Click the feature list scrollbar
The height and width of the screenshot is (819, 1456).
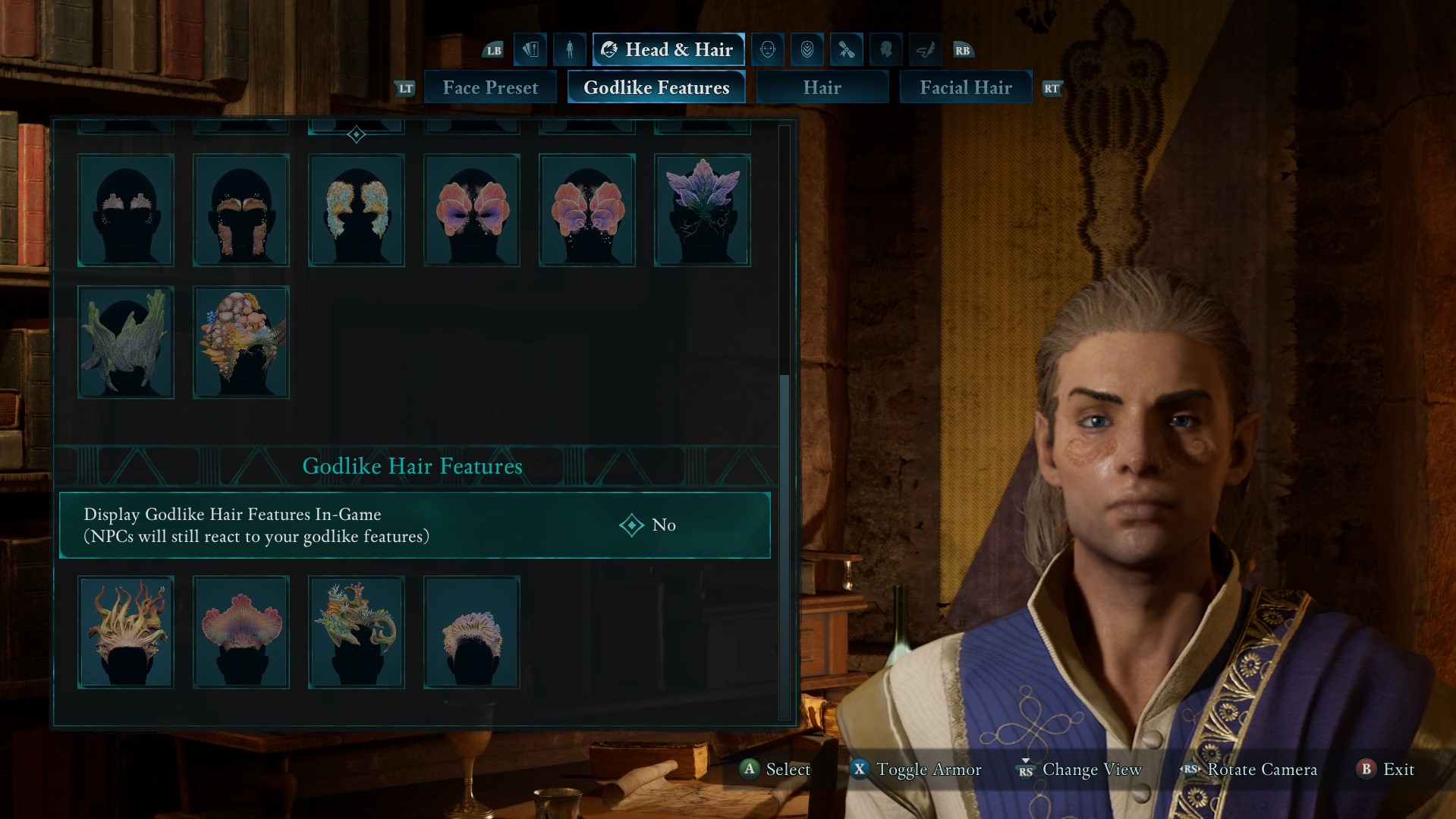point(785,547)
